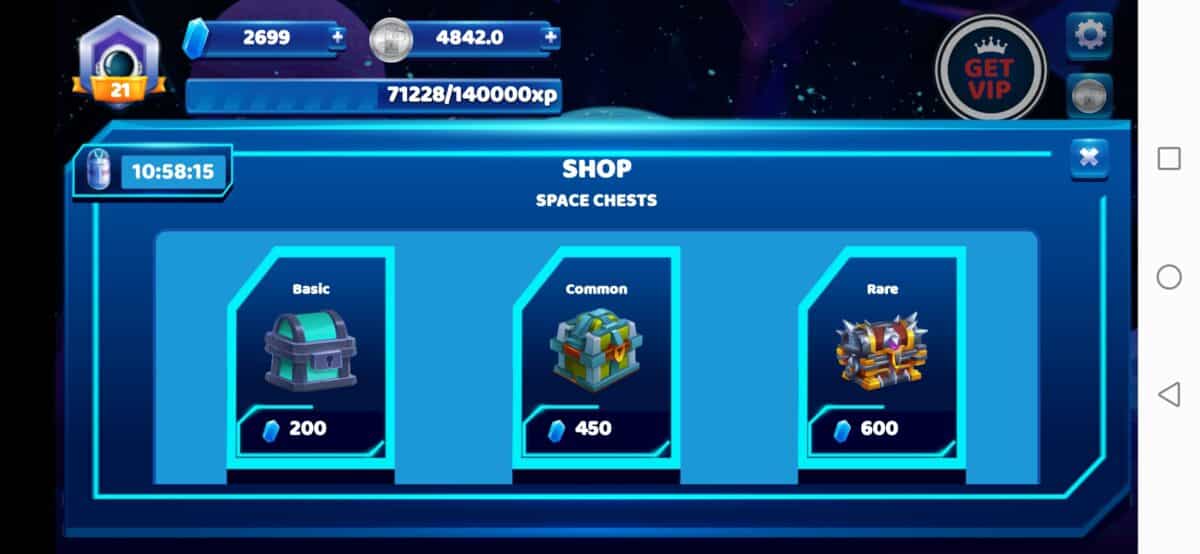This screenshot has width=1200, height=554.
Task: Open settings with the gear icon
Action: (x=1088, y=36)
